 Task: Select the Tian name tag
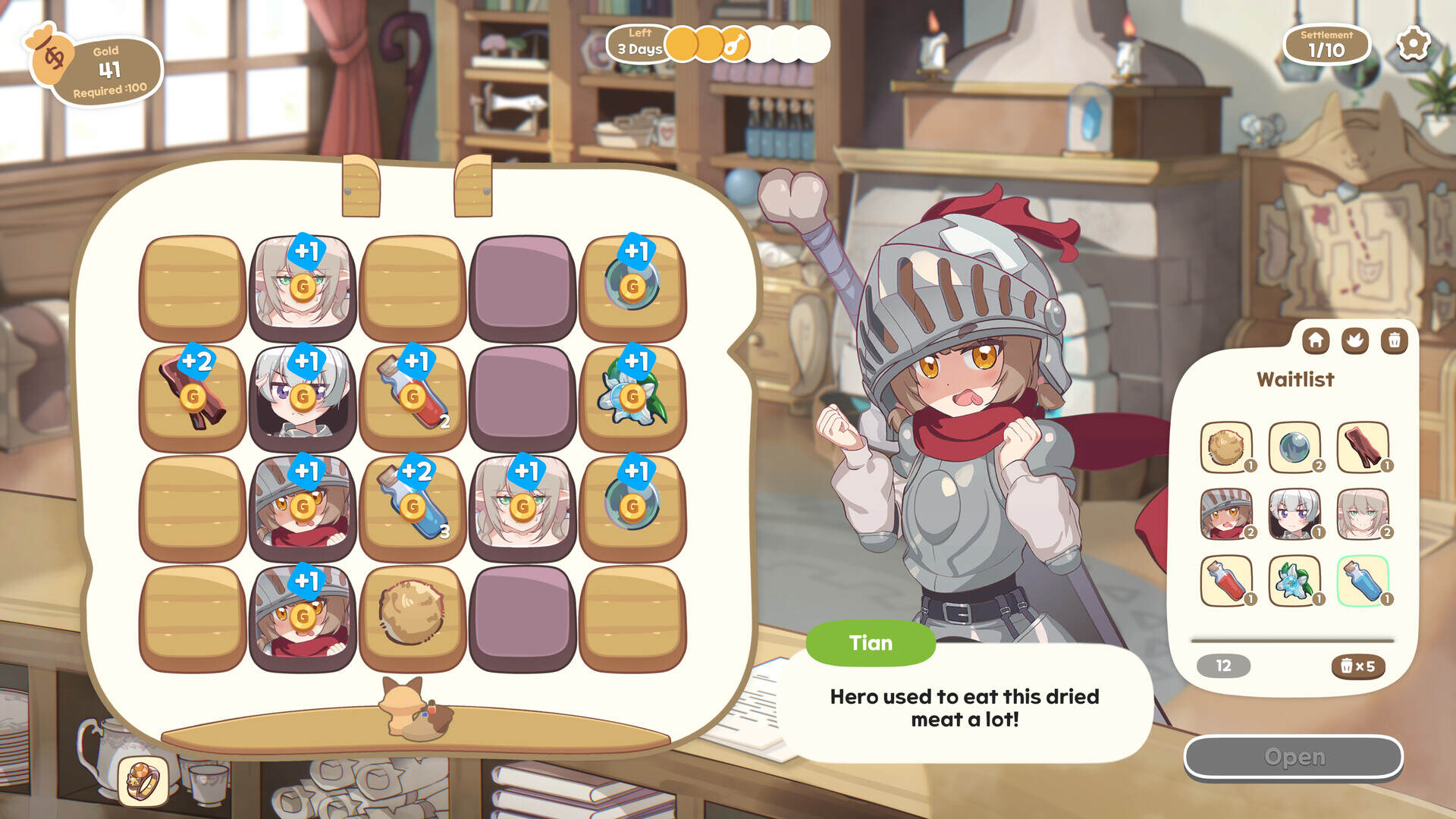pos(871,643)
